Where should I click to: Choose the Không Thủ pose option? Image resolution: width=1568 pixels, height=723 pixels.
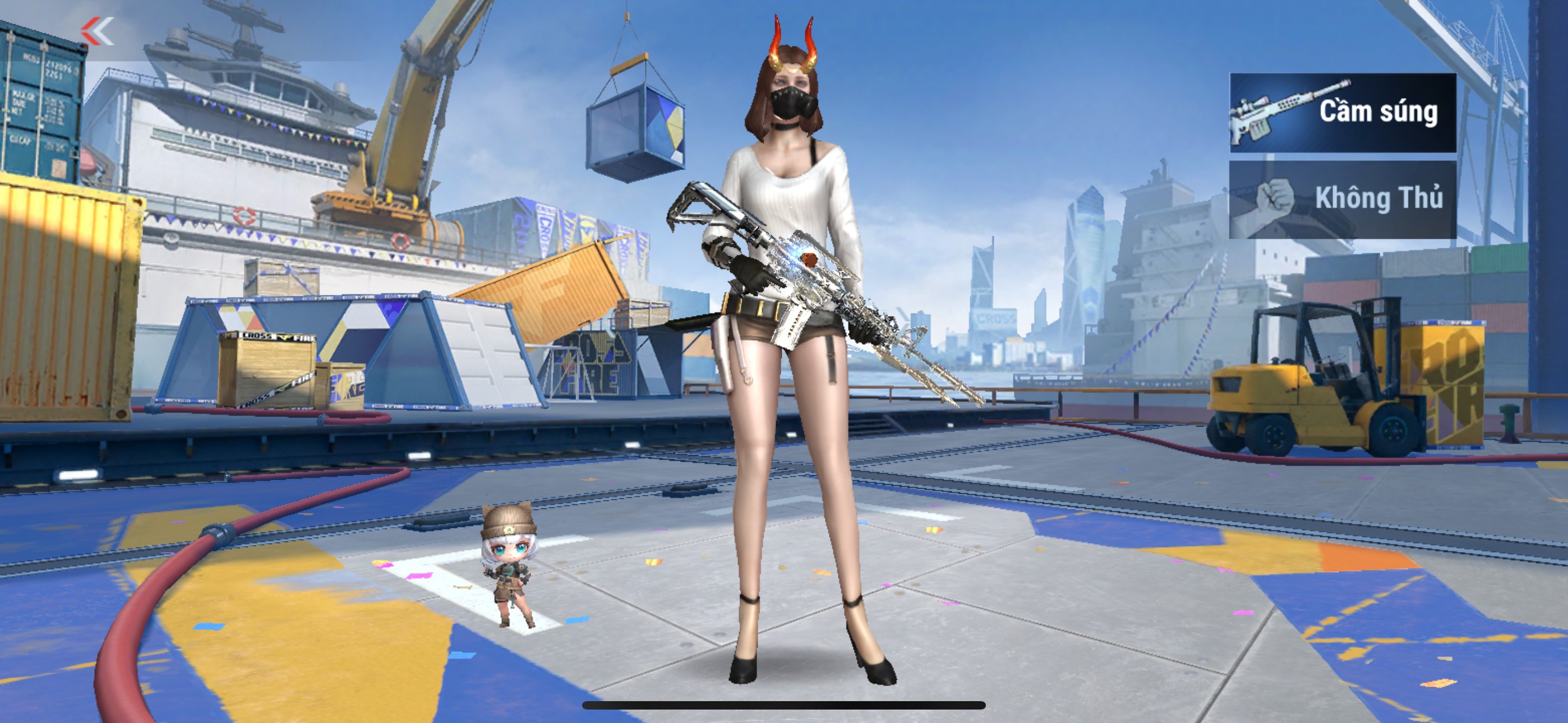point(1342,200)
